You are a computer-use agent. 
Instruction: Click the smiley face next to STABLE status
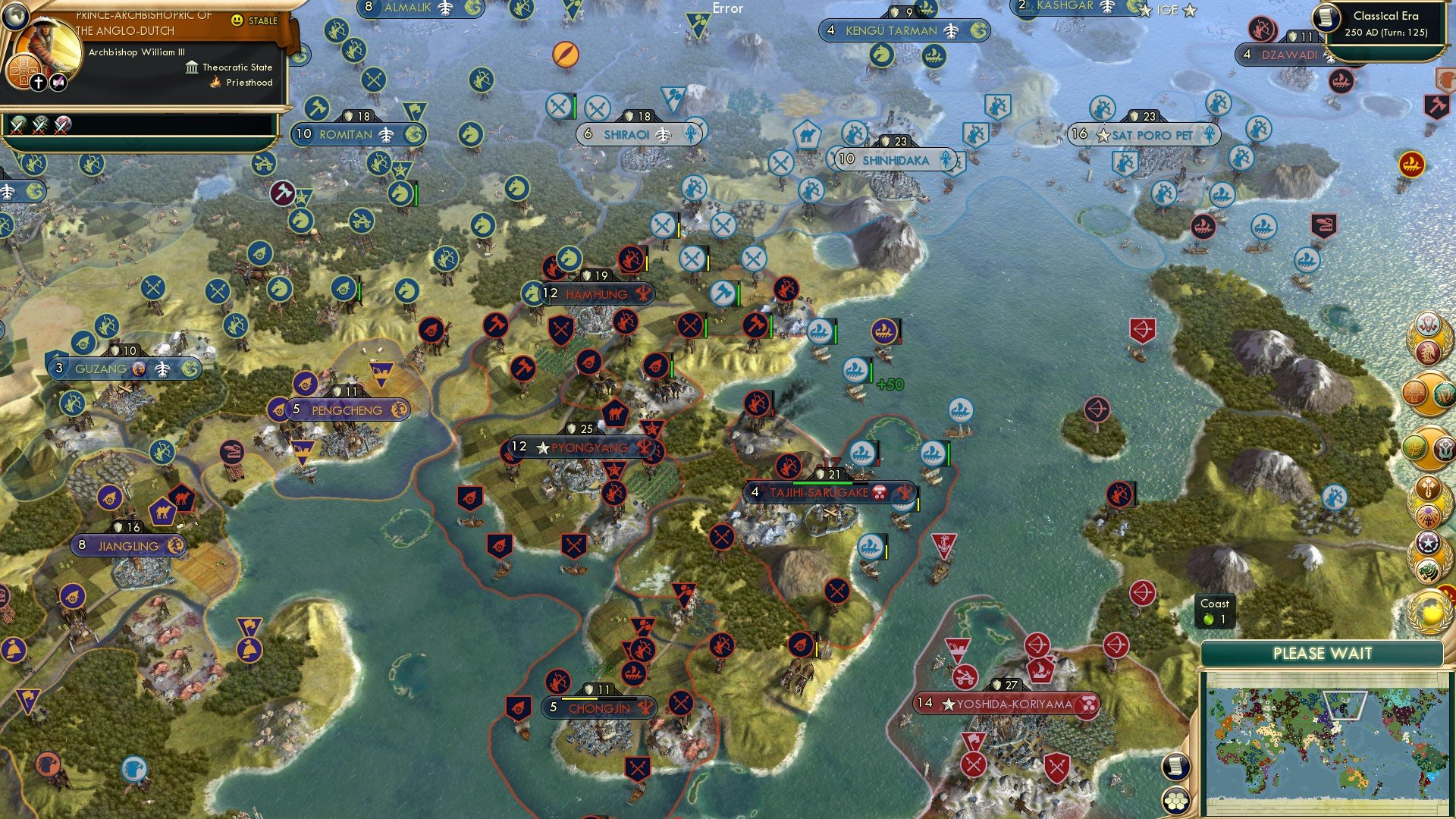237,23
